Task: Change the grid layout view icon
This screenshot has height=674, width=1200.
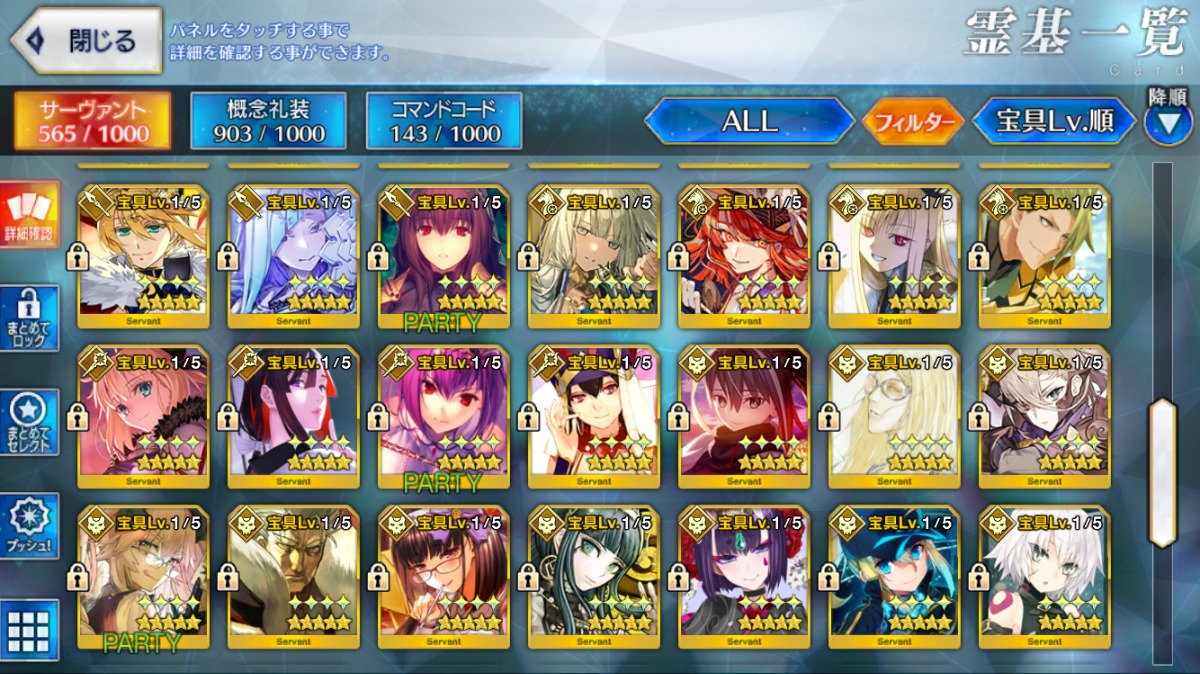Action: 29,630
